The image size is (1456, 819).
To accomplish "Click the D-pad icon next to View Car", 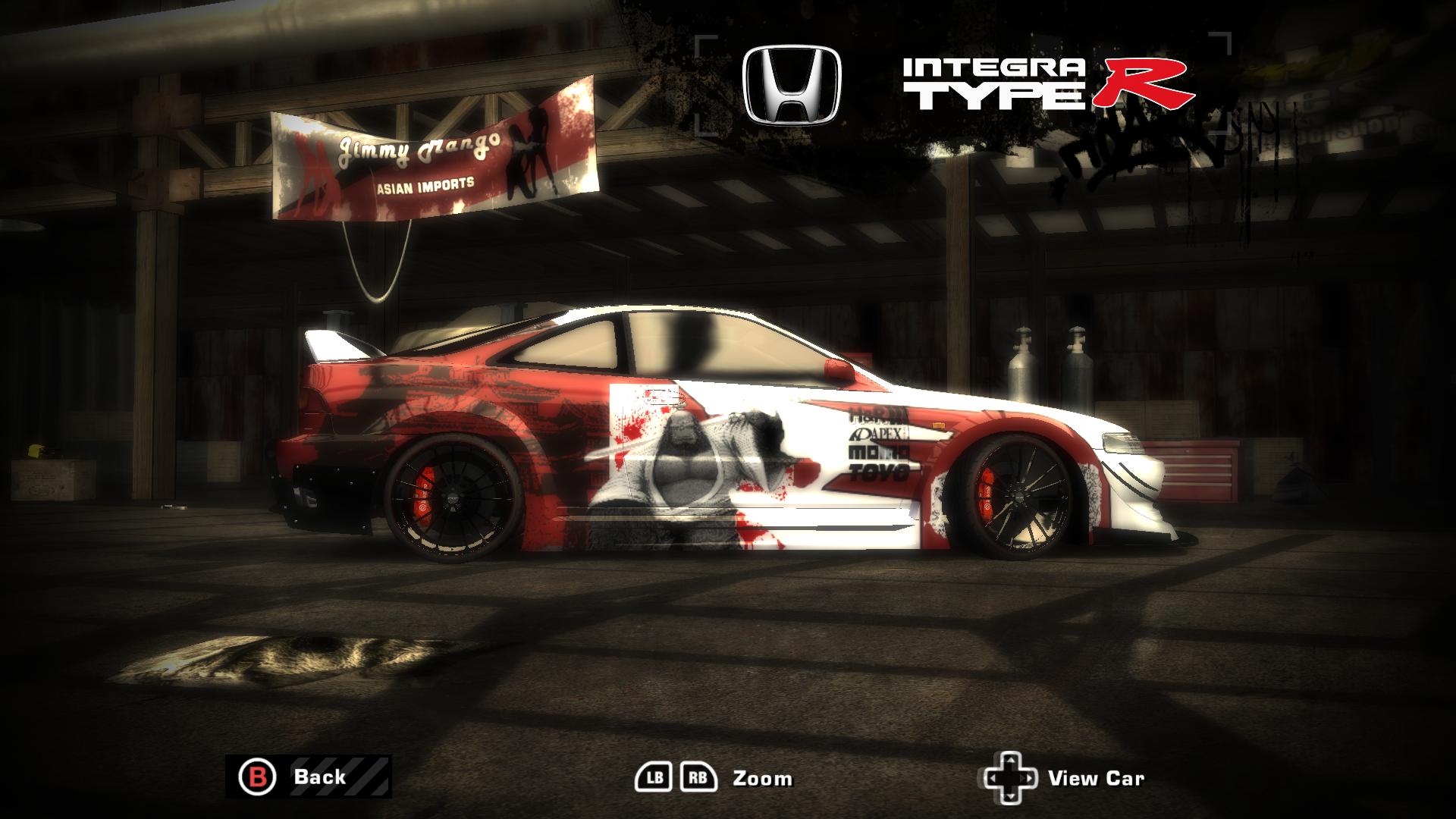I will [1012, 777].
